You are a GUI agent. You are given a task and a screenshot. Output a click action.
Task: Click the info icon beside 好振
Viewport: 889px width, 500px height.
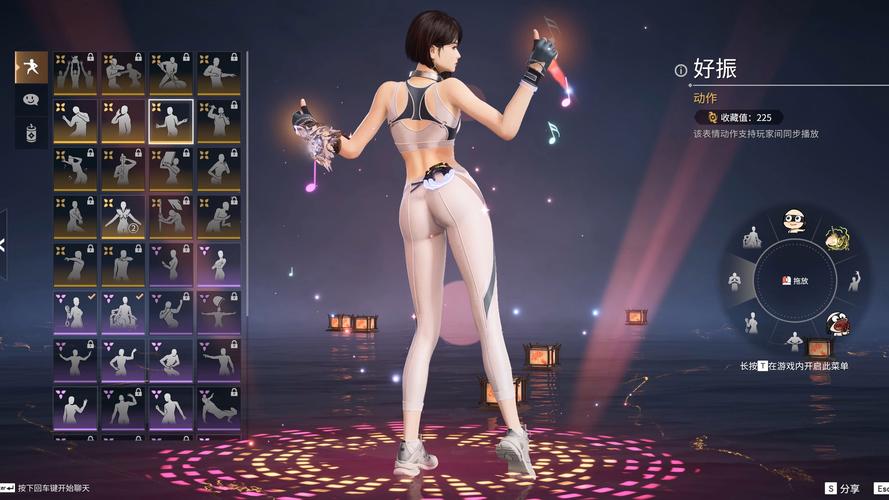click(x=681, y=70)
